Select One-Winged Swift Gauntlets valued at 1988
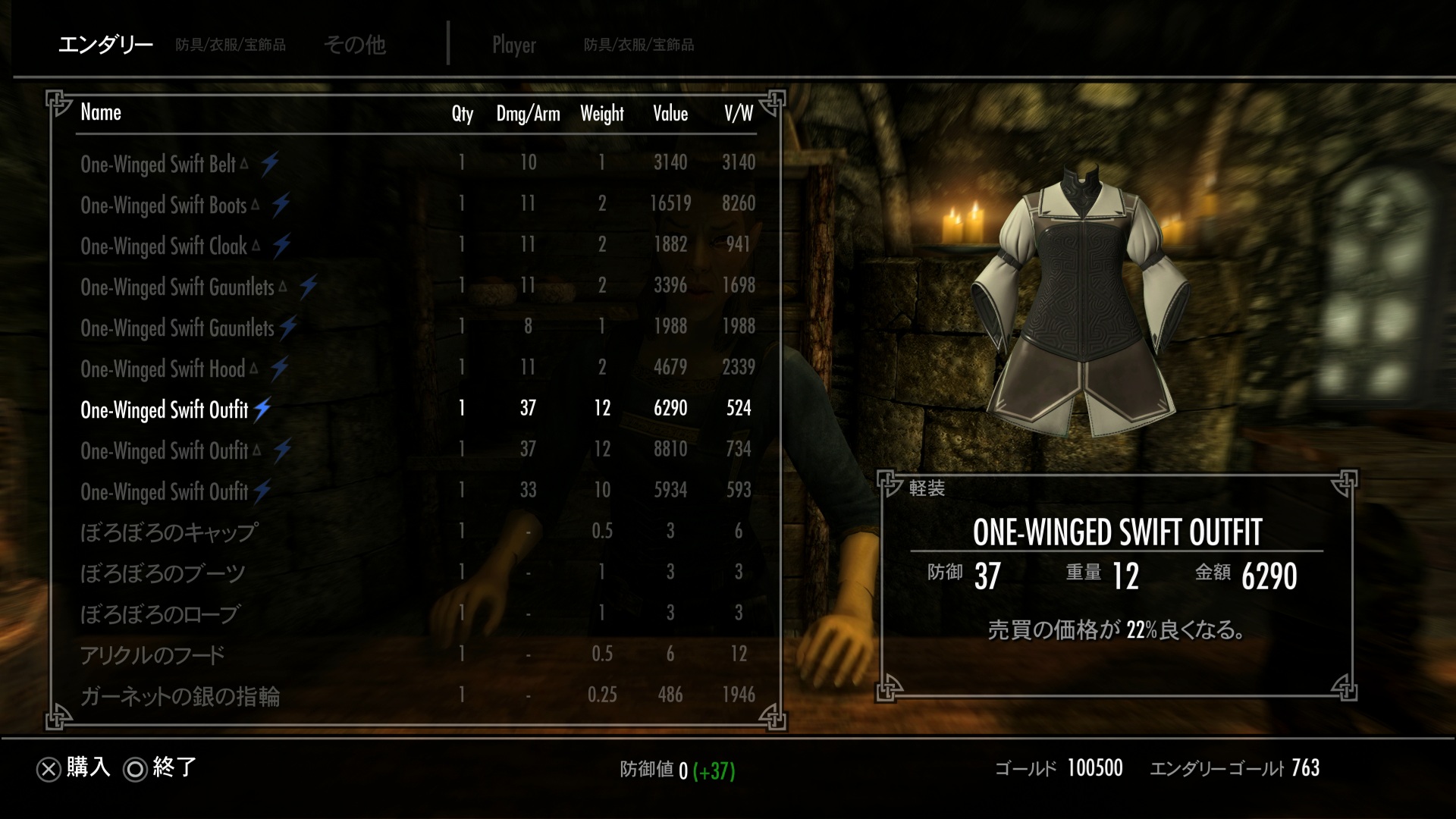The width and height of the screenshot is (1456, 819). pos(177,328)
